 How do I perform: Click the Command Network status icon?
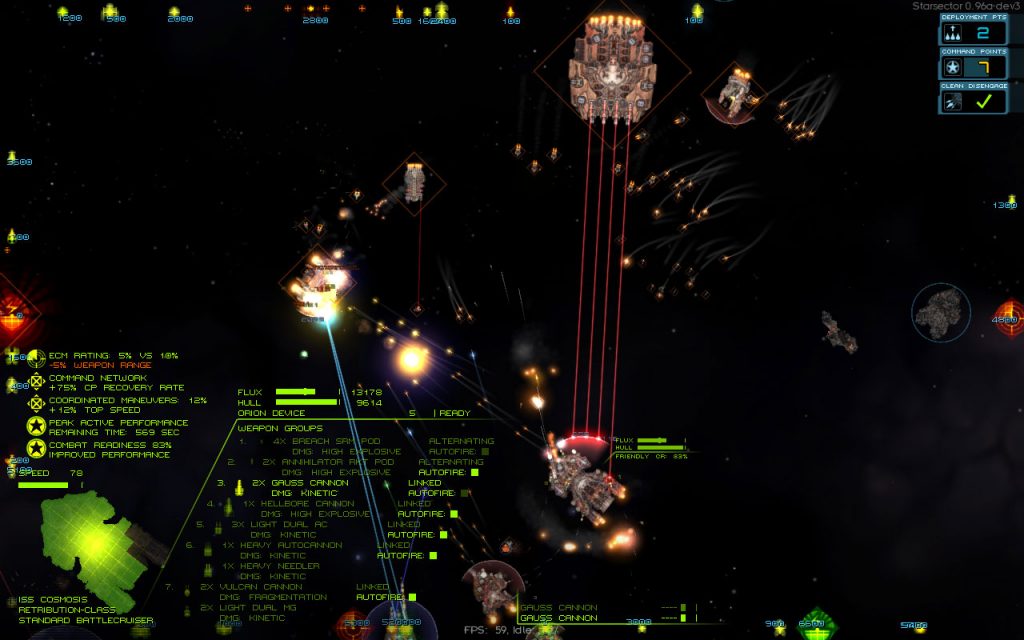37,381
